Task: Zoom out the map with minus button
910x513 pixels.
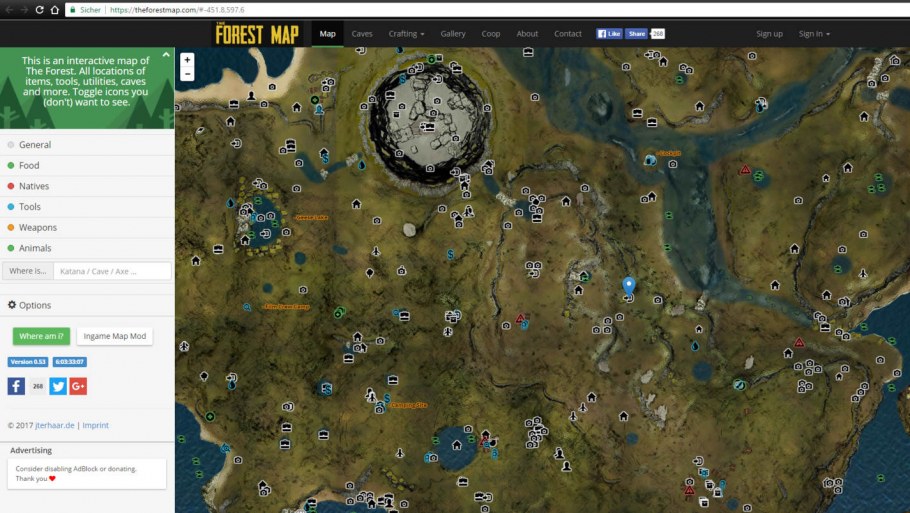Action: [187, 74]
